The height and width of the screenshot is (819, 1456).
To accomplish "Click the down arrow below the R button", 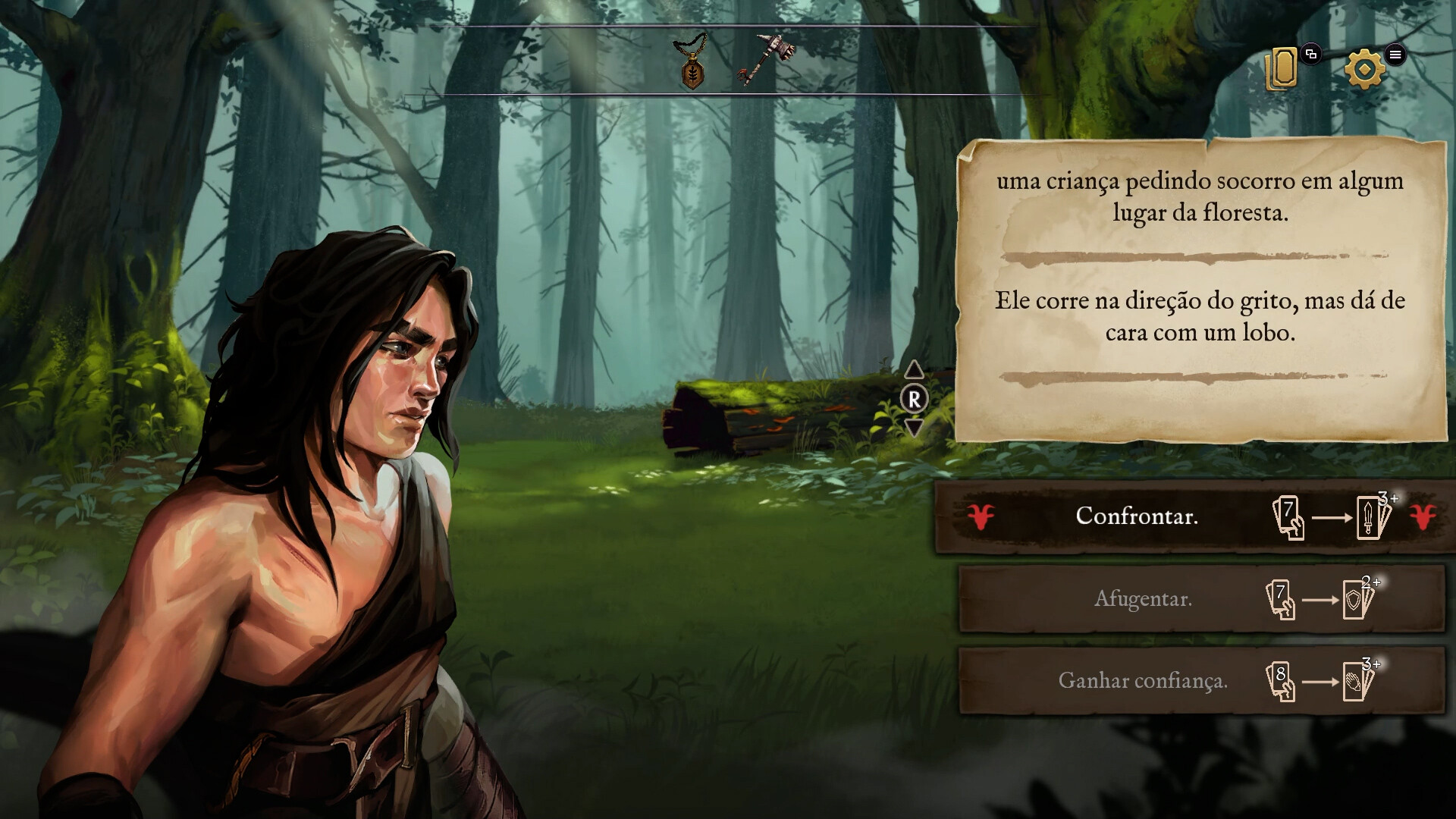I will point(915,426).
